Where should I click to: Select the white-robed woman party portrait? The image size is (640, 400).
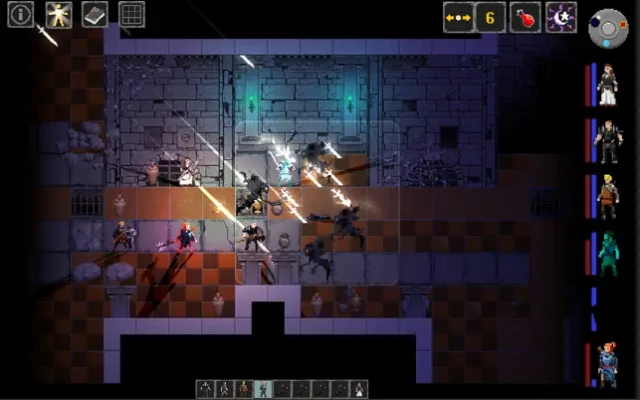[x=607, y=85]
